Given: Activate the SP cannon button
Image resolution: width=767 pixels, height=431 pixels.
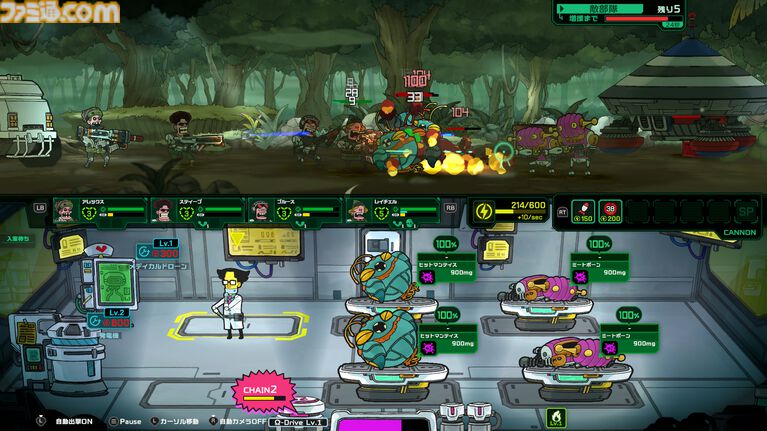Looking at the screenshot, I should click(745, 211).
